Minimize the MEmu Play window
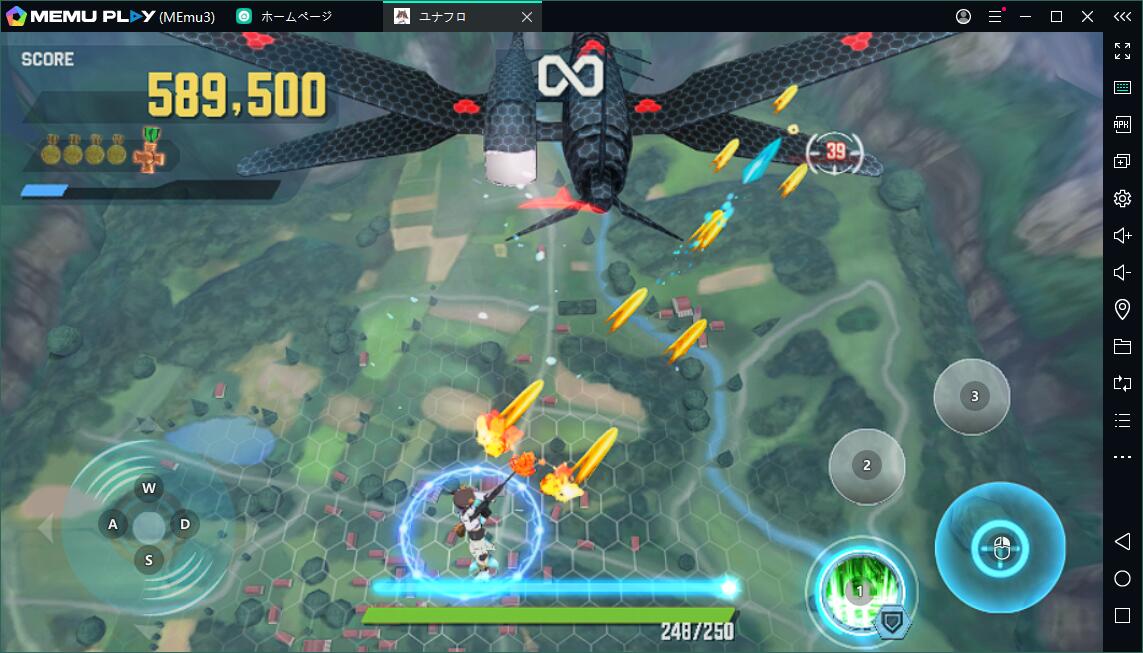 (1025, 17)
